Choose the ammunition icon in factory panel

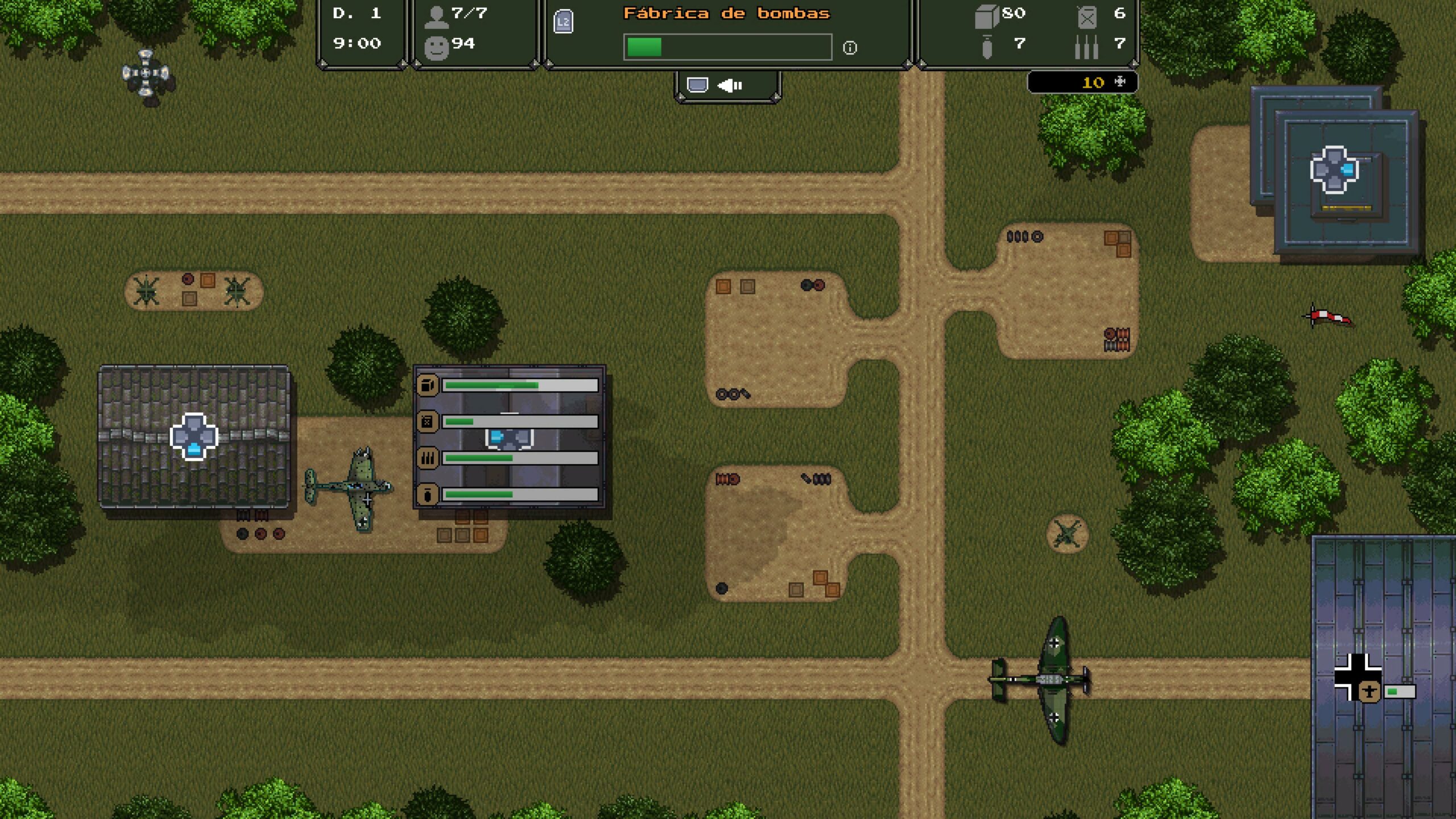pos(428,458)
